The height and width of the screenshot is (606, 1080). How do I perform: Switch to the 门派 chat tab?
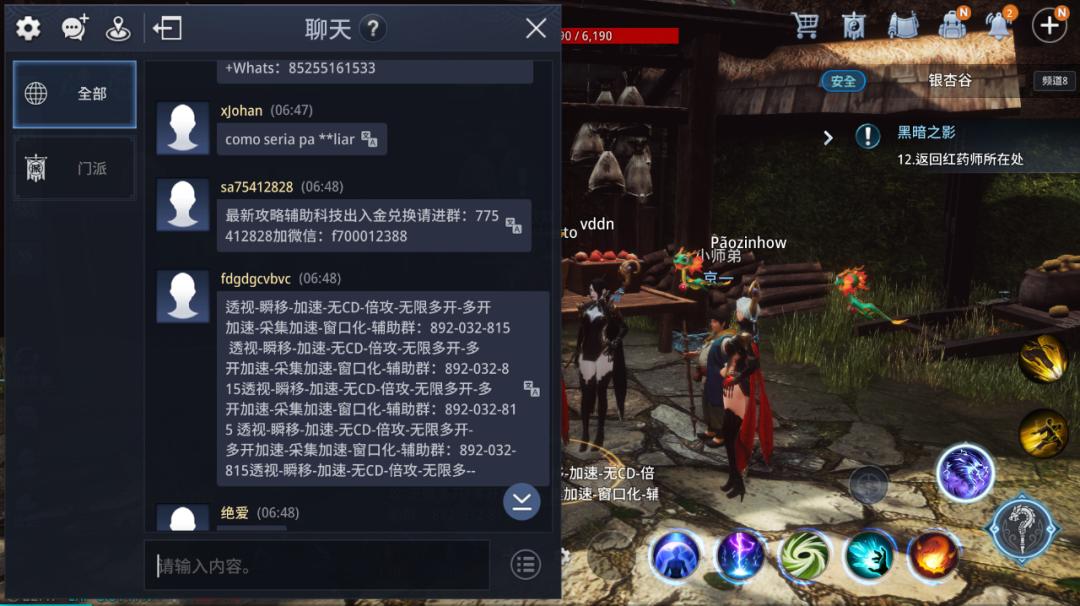point(75,168)
